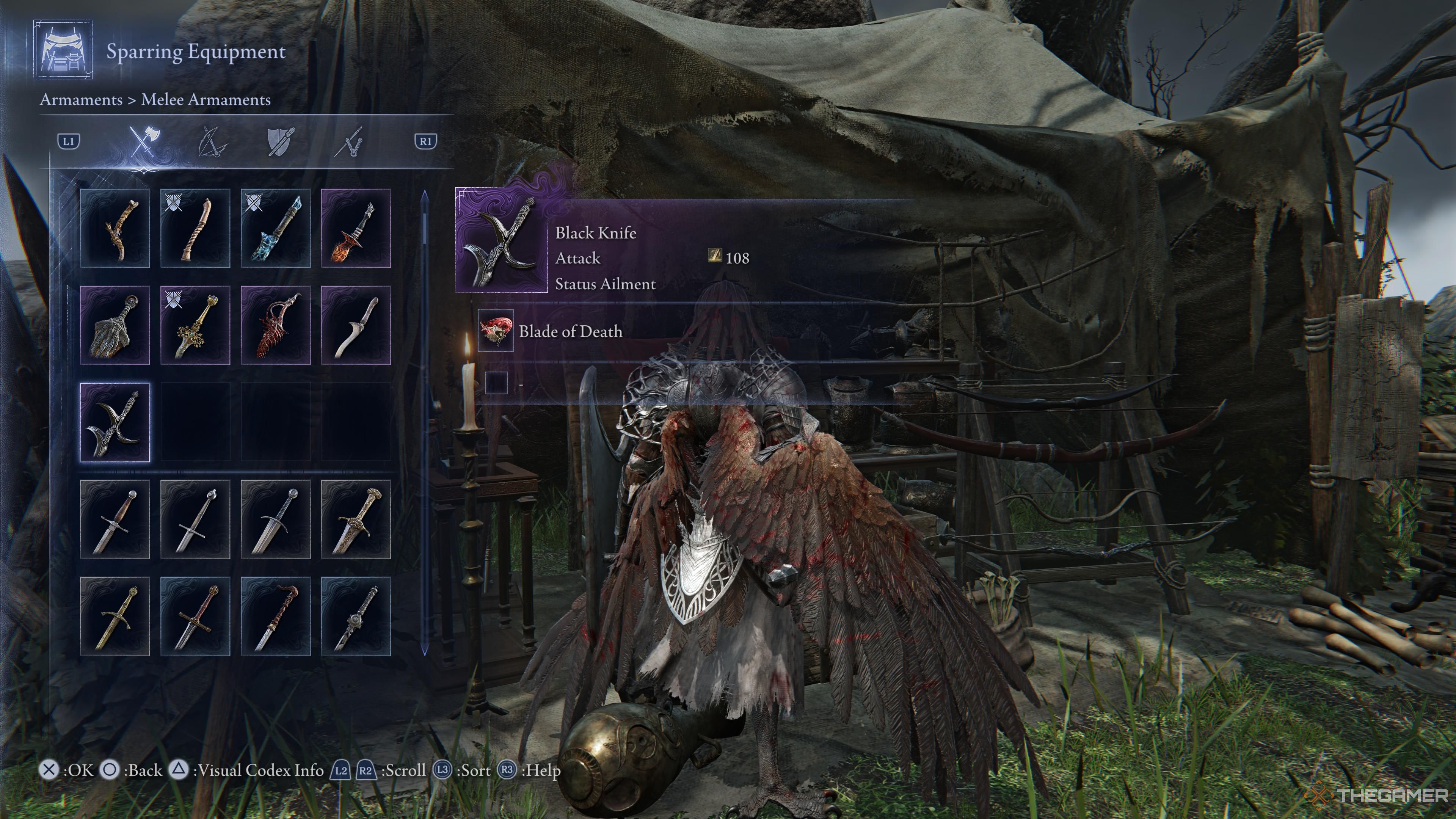Select the flaming-head mace weapon
1456x819 pixels.
(x=356, y=228)
